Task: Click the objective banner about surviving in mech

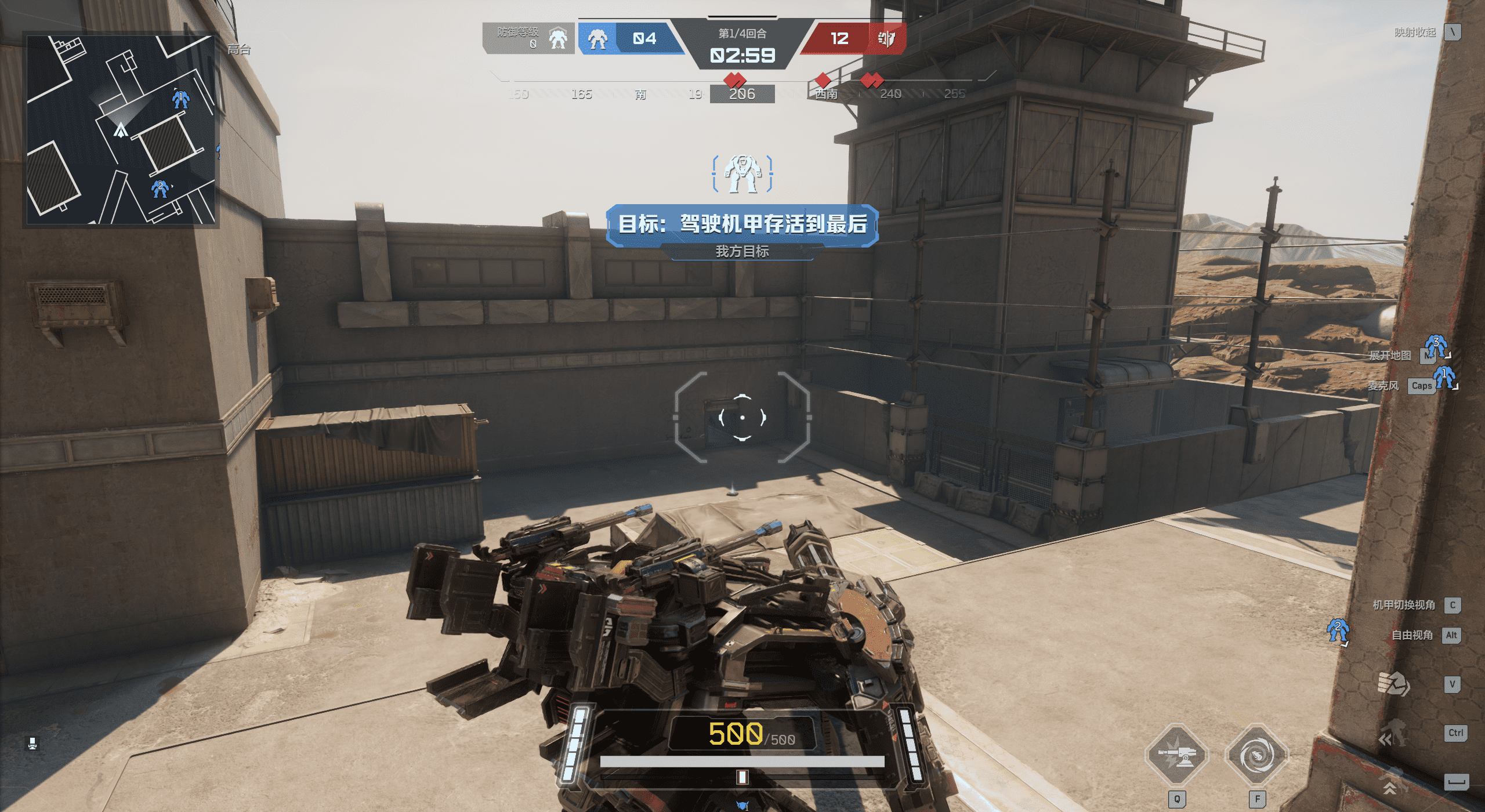Action: coord(742,224)
